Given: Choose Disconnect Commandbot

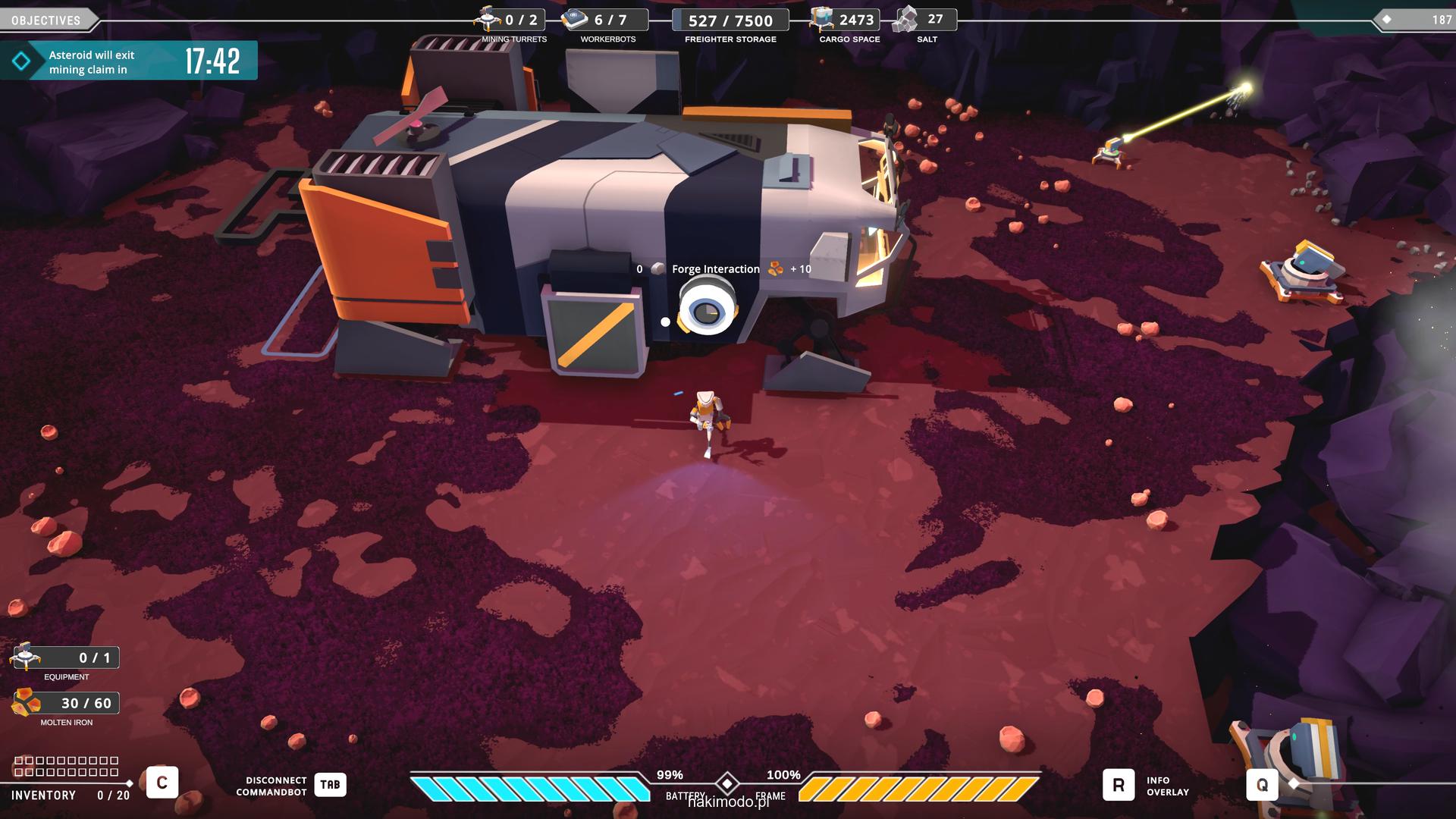Looking at the screenshot, I should point(330,785).
